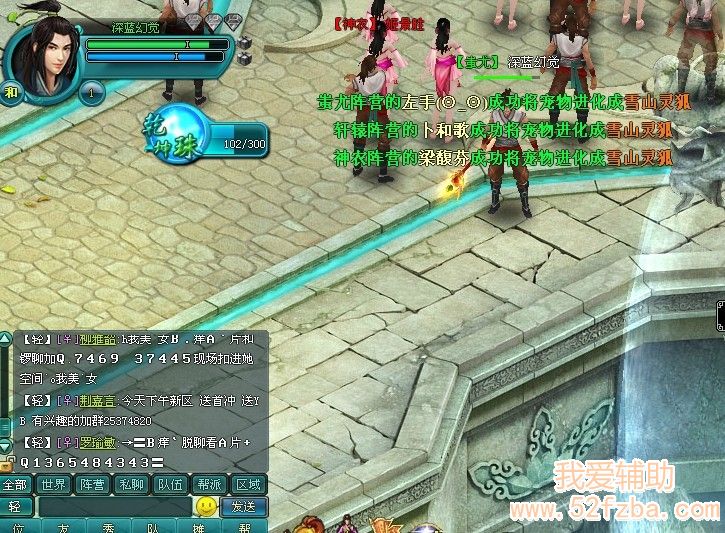Send the message with 发送 button

point(244,506)
